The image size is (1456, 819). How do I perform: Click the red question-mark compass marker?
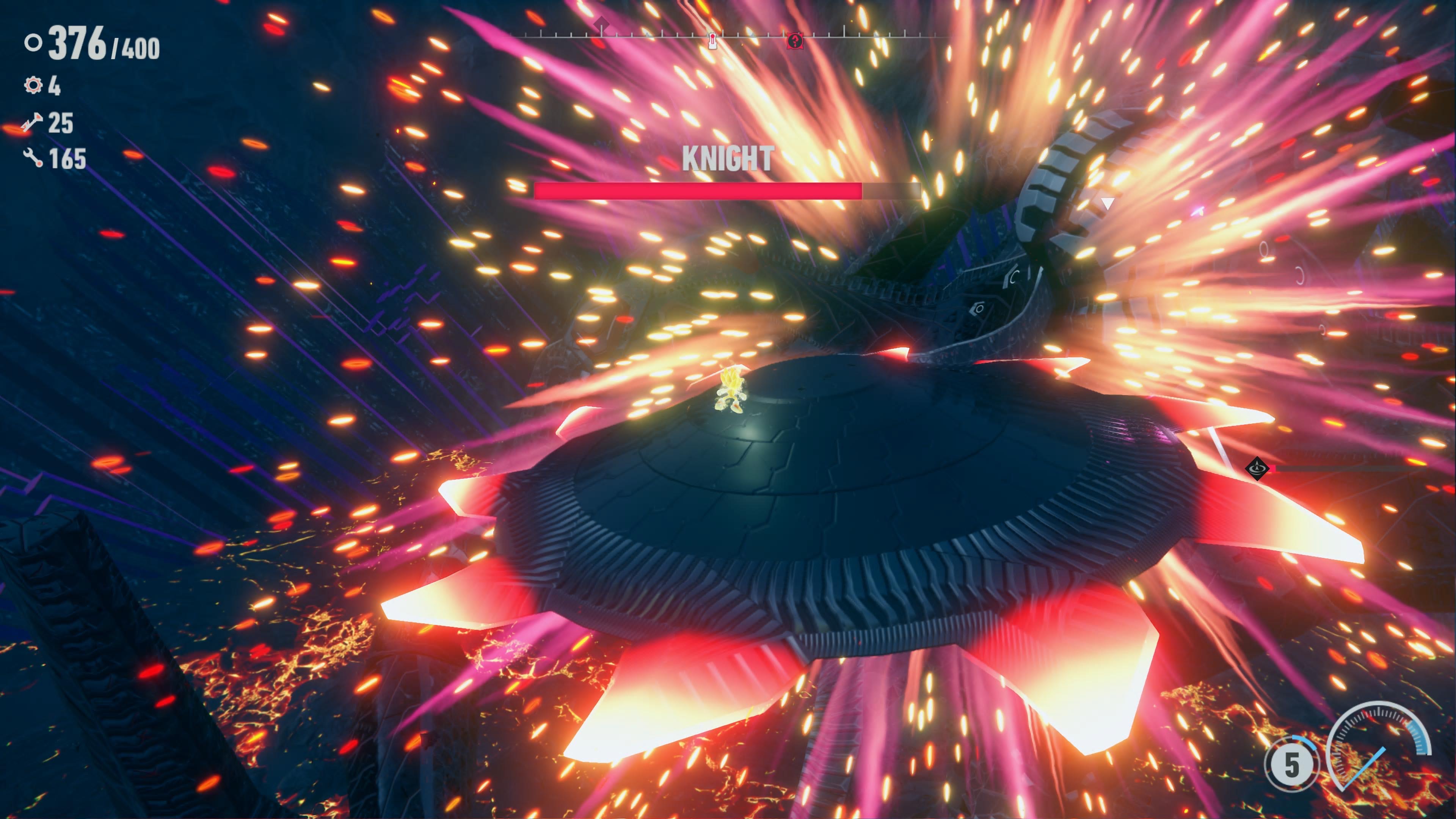coord(795,41)
